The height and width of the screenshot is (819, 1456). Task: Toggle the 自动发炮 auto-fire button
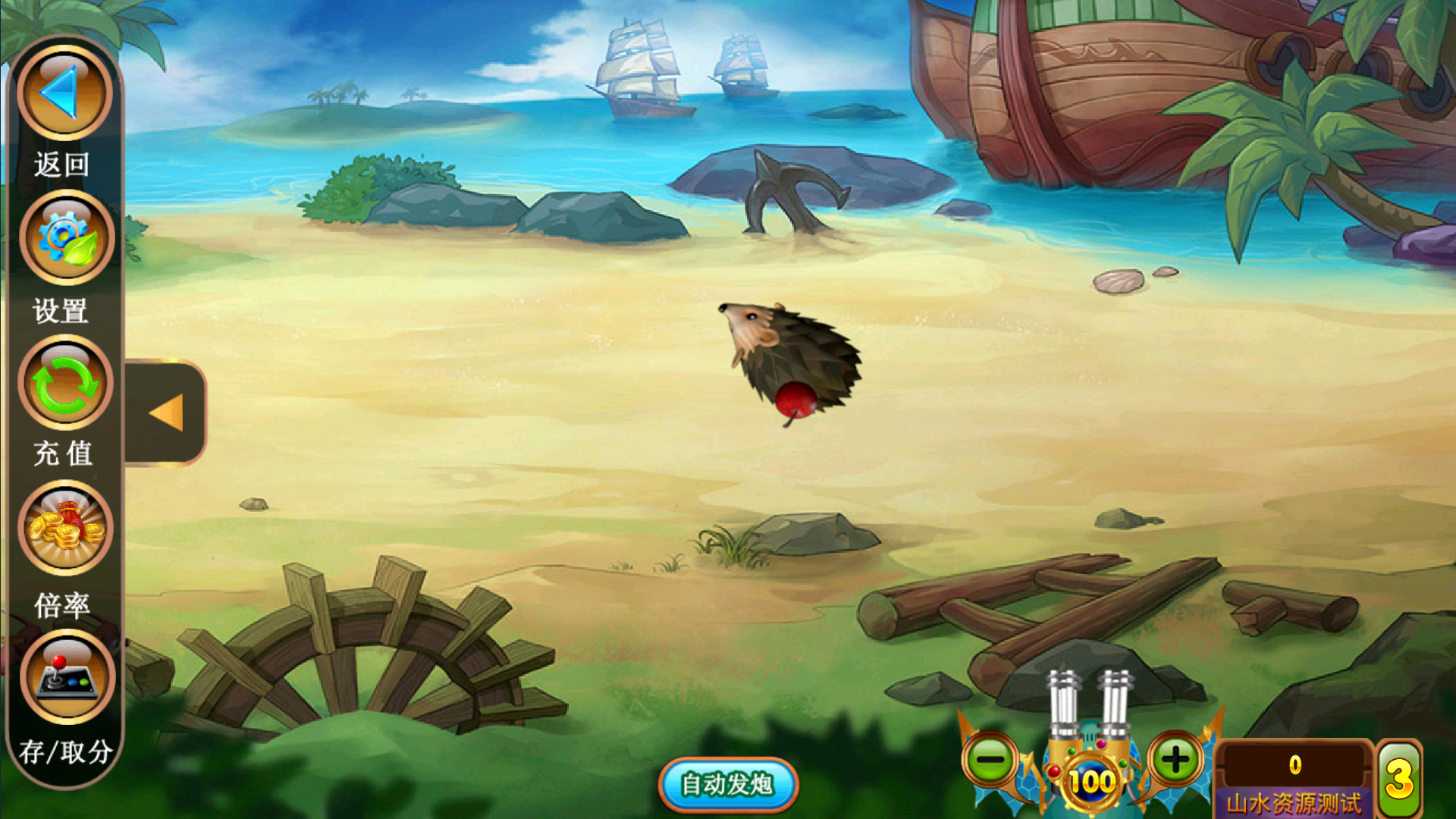[727, 784]
